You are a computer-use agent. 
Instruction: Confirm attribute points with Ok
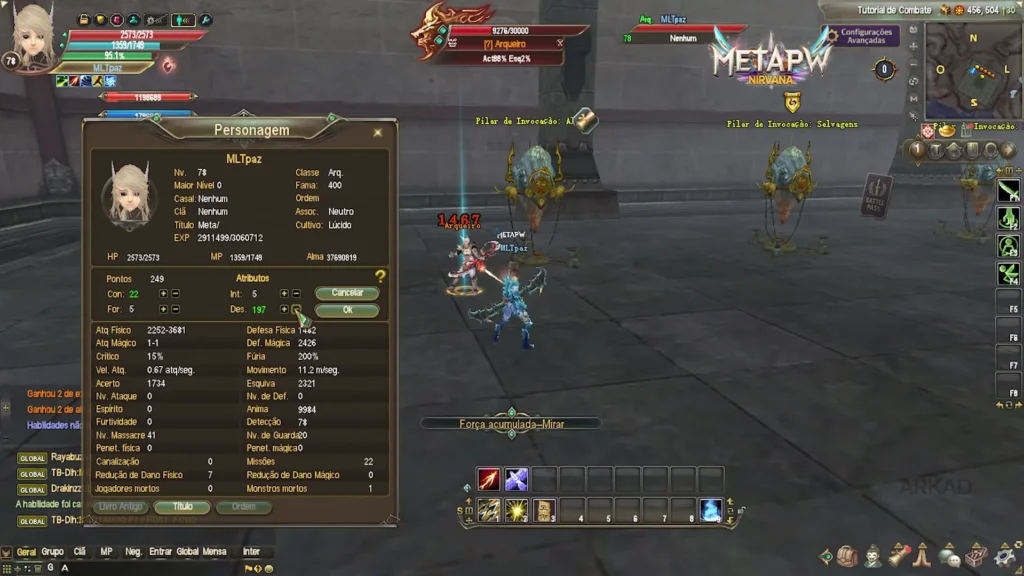(x=347, y=310)
